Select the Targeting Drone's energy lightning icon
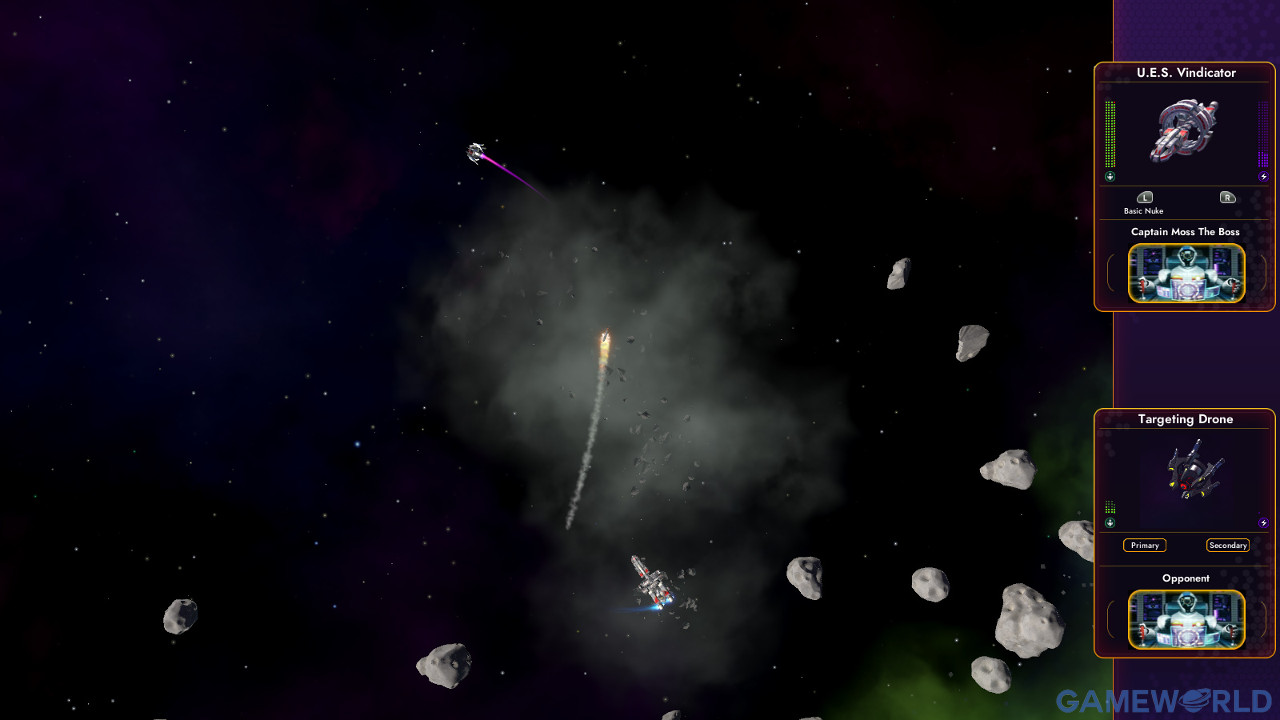Image resolution: width=1280 pixels, height=720 pixels. pos(1262,522)
